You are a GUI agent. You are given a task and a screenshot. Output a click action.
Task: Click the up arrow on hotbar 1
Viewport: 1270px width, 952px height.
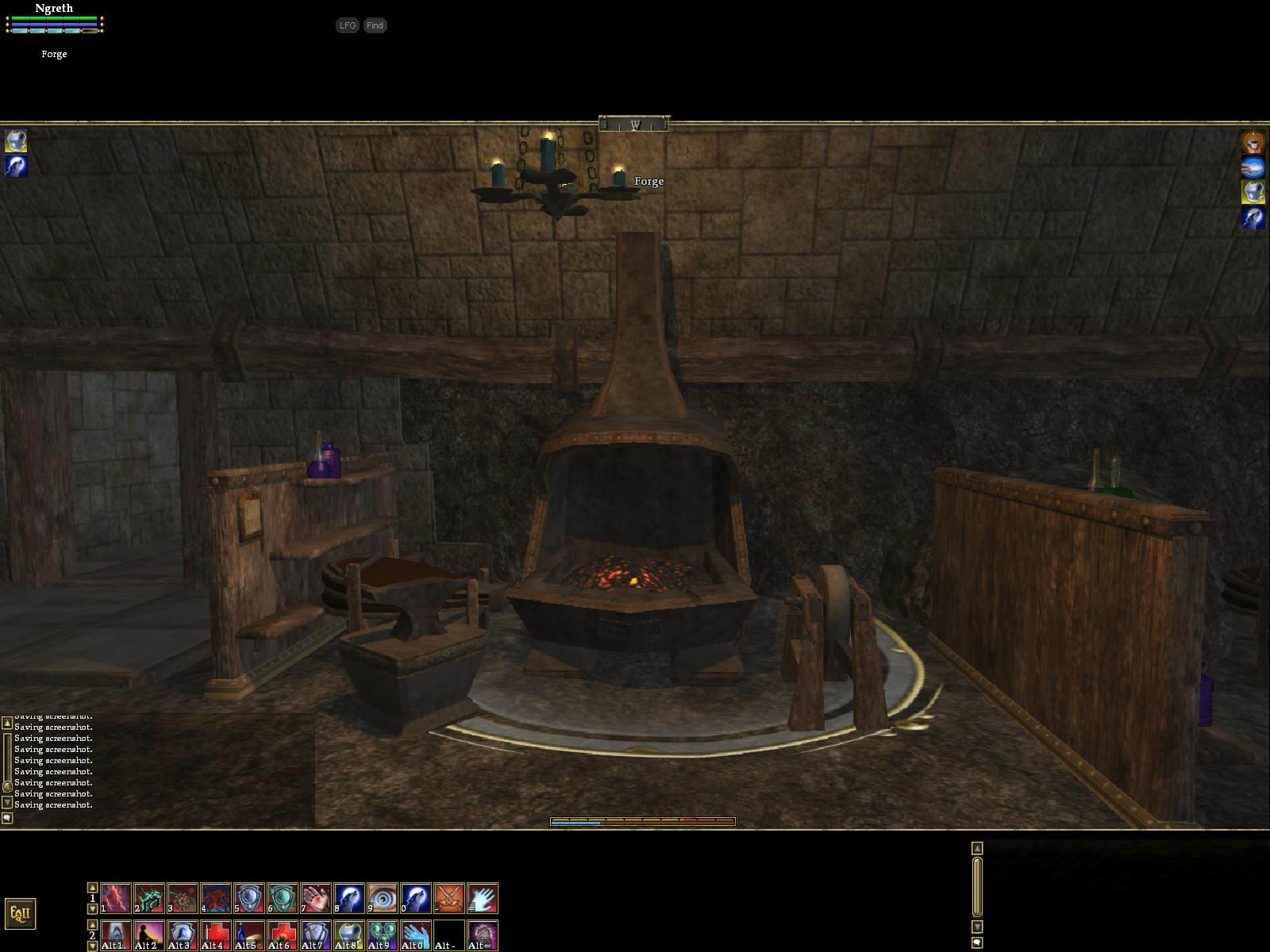(92, 888)
